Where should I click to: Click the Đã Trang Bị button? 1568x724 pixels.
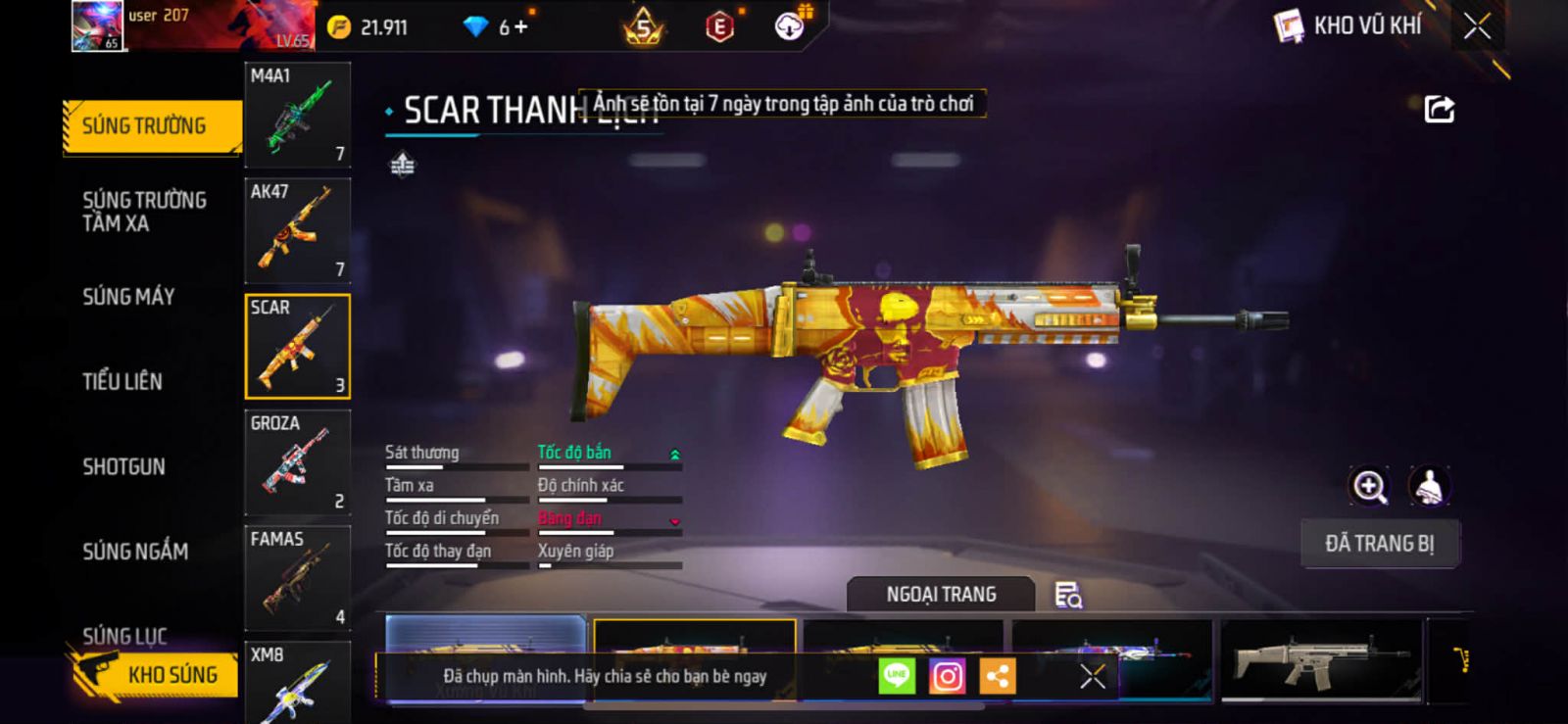tap(1379, 544)
